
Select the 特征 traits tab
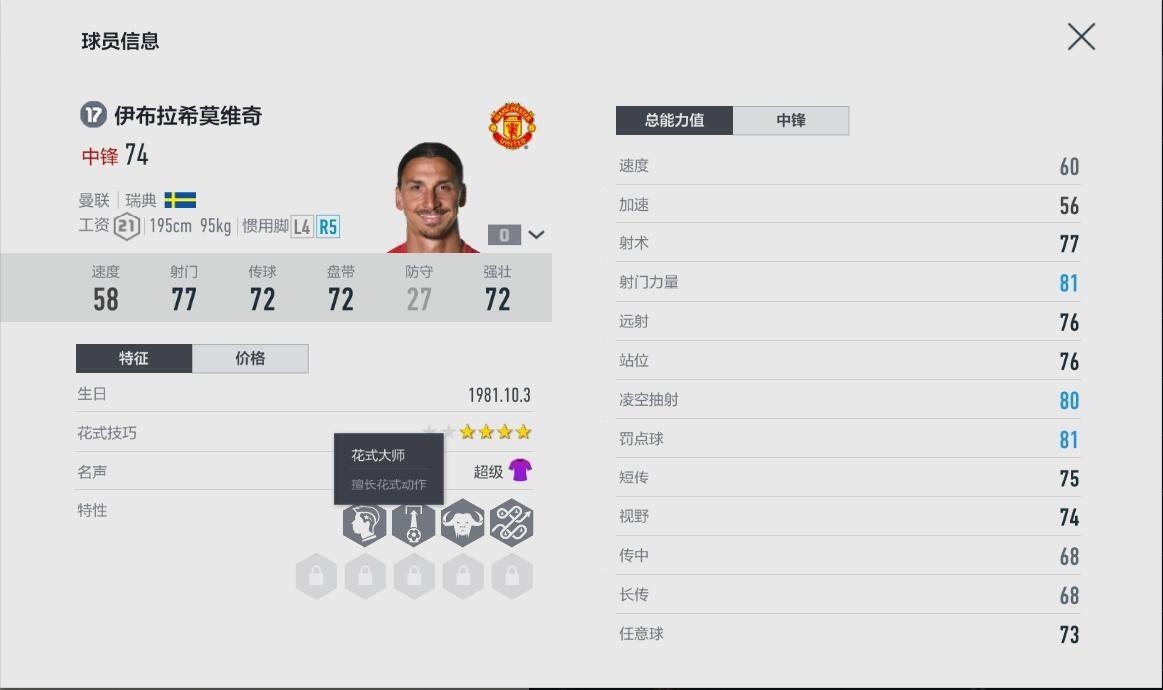[134, 359]
